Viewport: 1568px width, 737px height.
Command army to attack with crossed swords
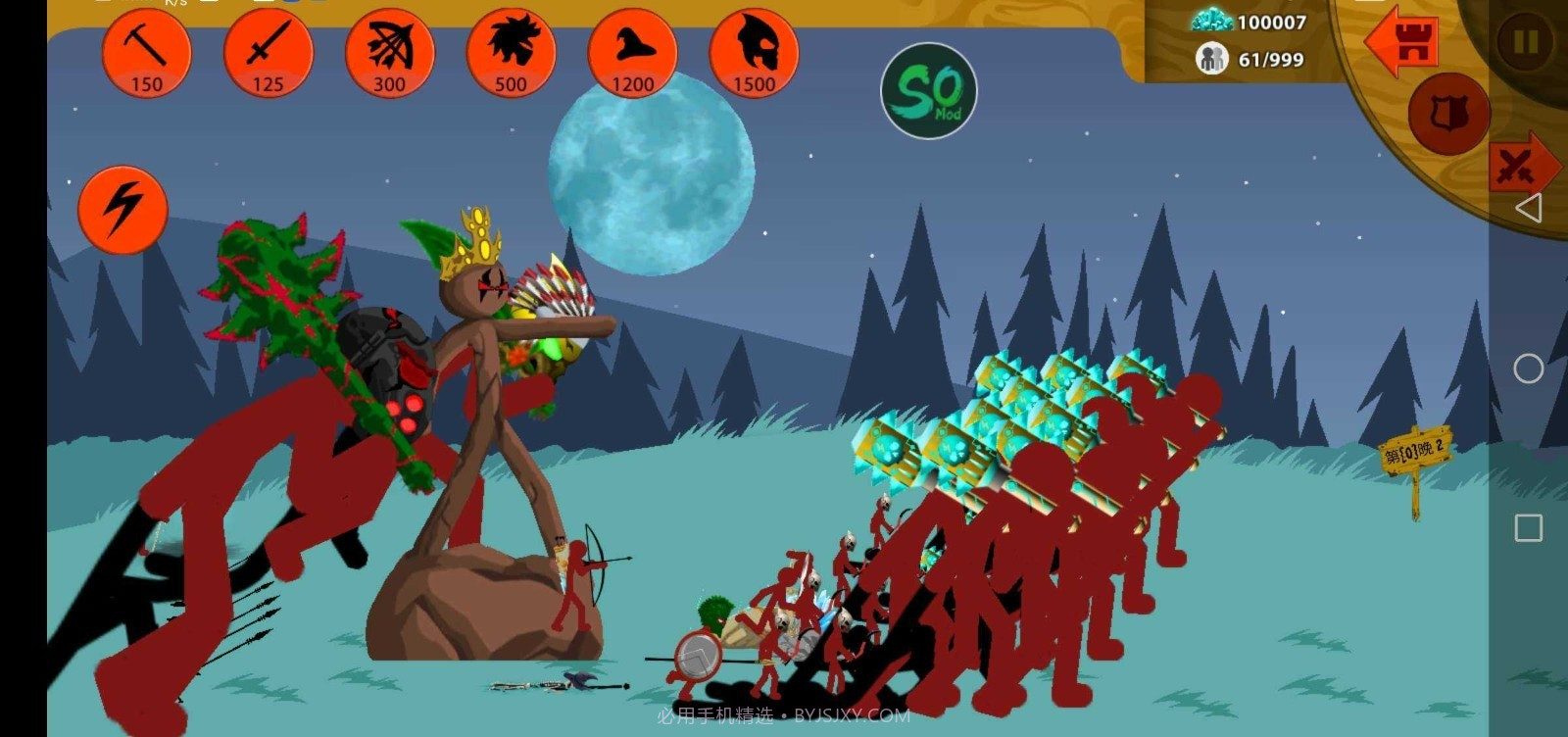1520,167
